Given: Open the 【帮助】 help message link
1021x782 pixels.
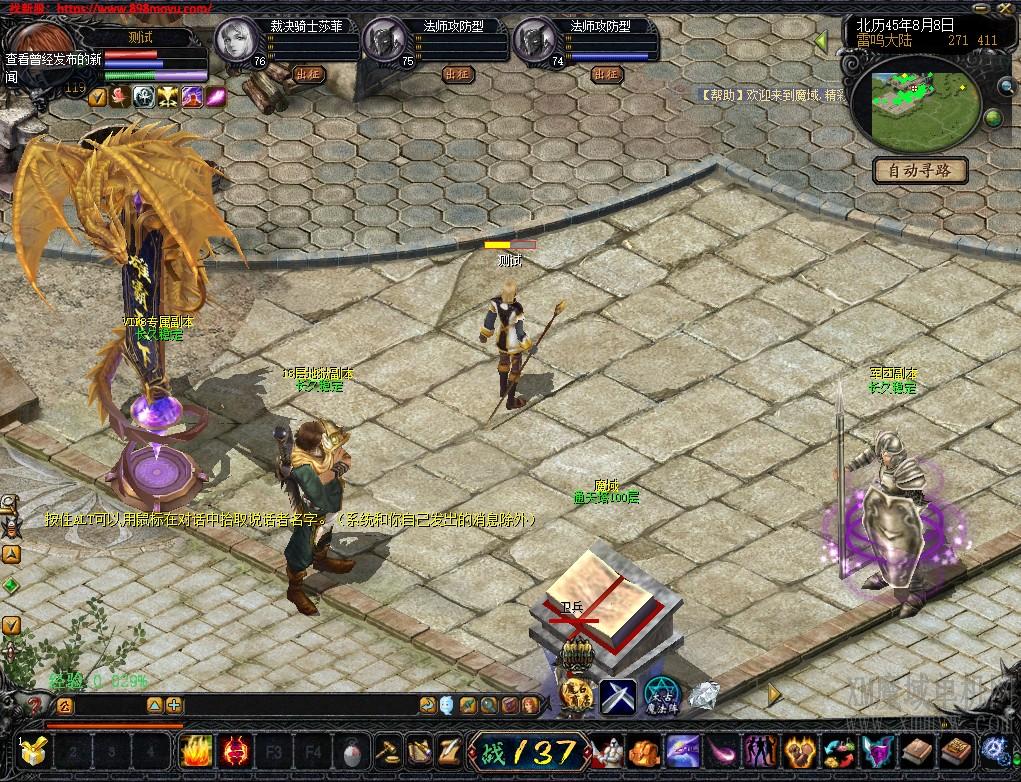Looking at the screenshot, I should [x=718, y=95].
